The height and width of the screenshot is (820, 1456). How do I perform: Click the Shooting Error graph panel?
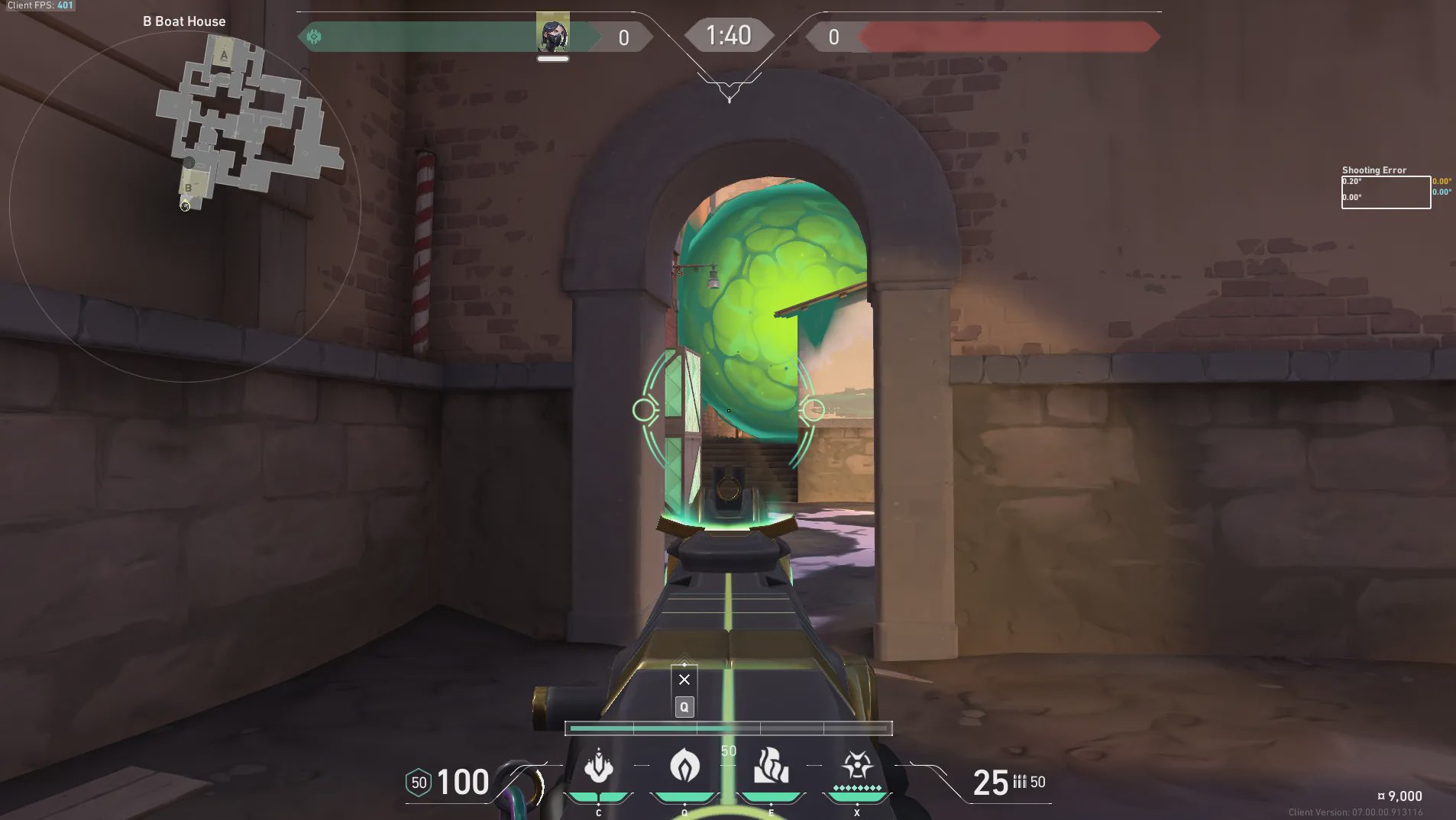[x=1386, y=192]
